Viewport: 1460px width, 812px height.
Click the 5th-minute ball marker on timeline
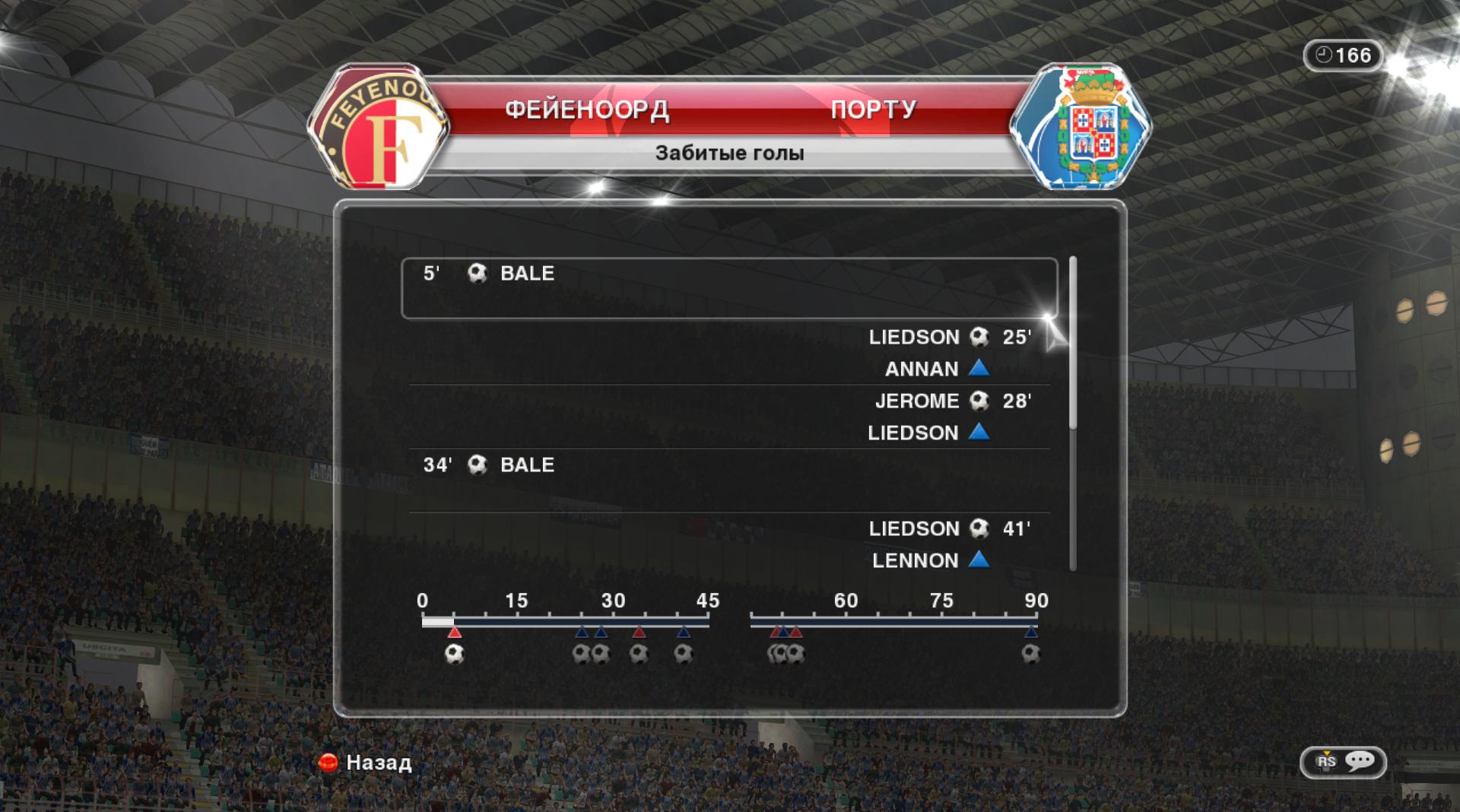tap(455, 654)
